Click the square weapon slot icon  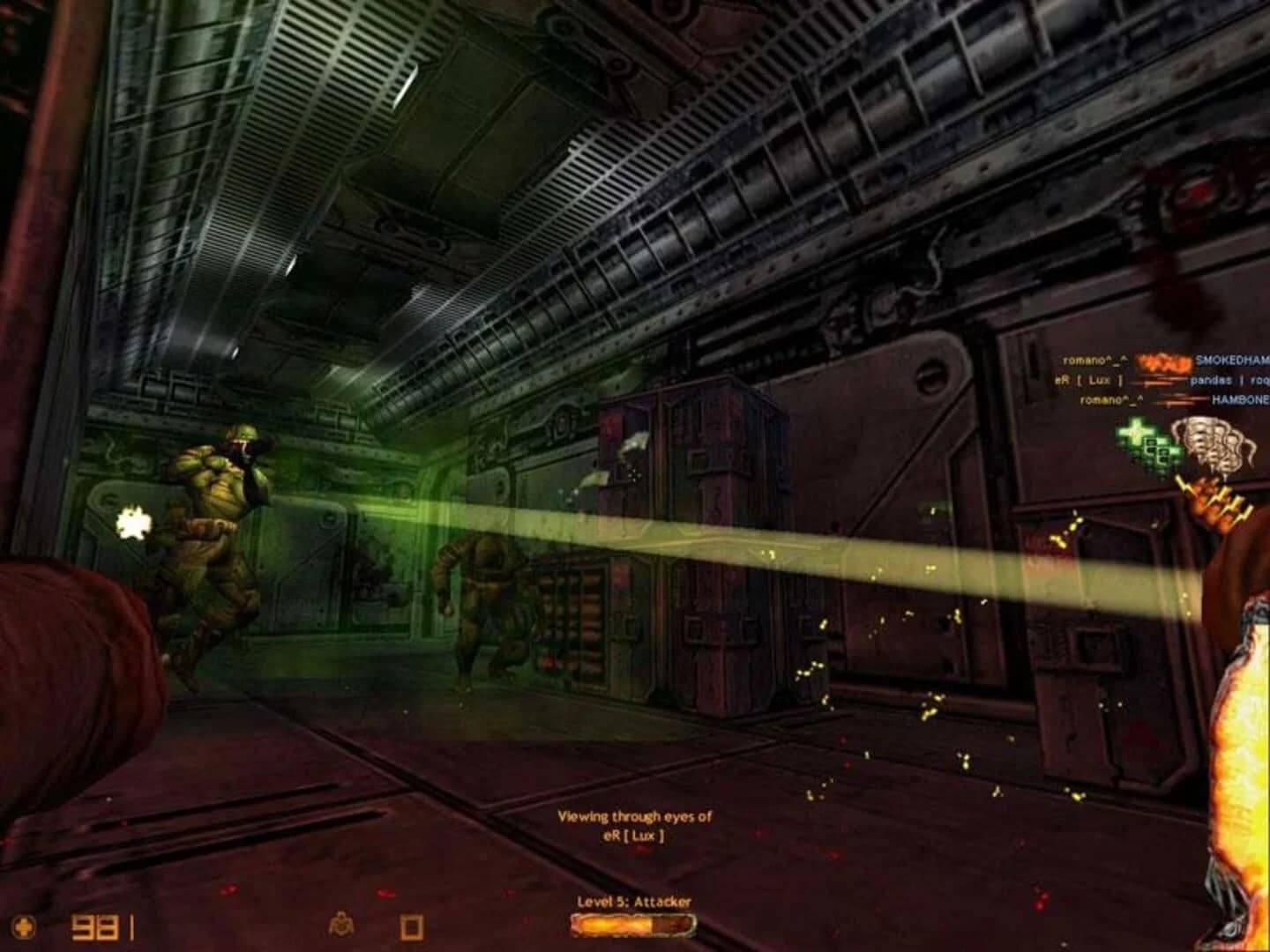click(x=410, y=927)
